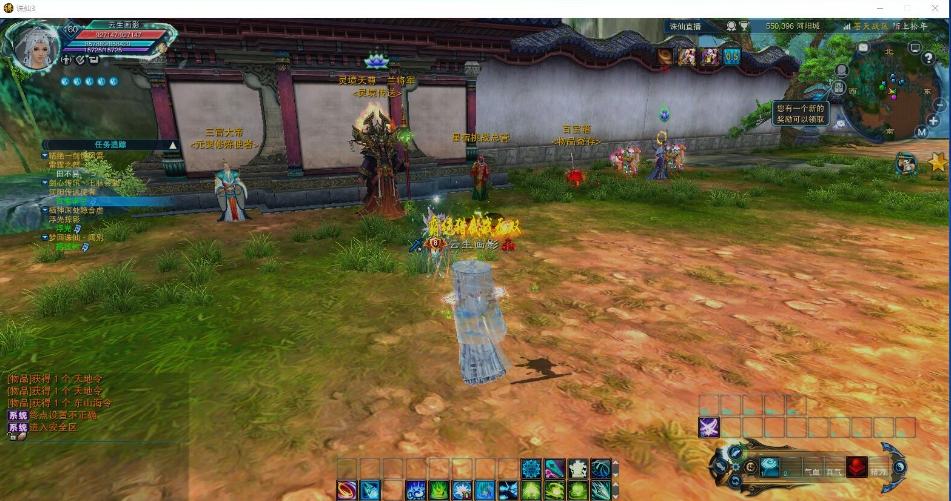The image size is (951, 501).
Task: Activate the purple winged skill slot
Action: tap(708, 428)
